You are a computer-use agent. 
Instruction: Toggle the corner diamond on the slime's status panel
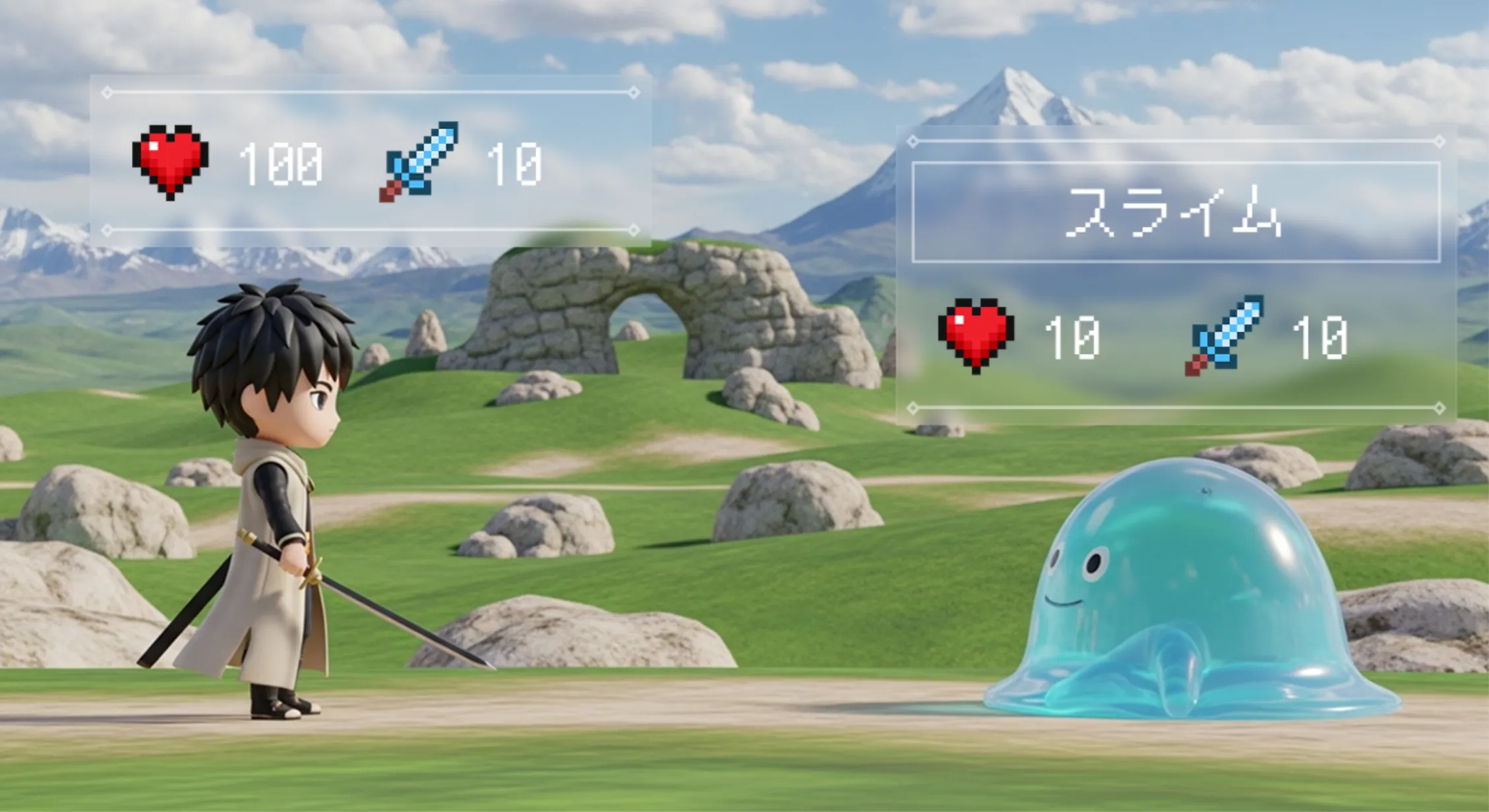913,140
